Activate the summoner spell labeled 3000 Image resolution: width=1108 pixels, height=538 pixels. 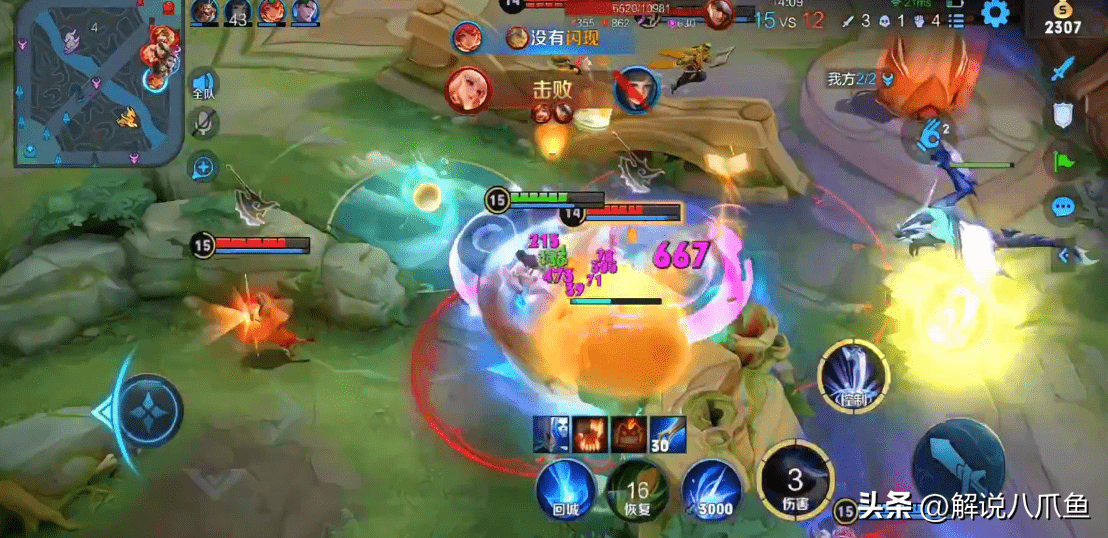710,488
